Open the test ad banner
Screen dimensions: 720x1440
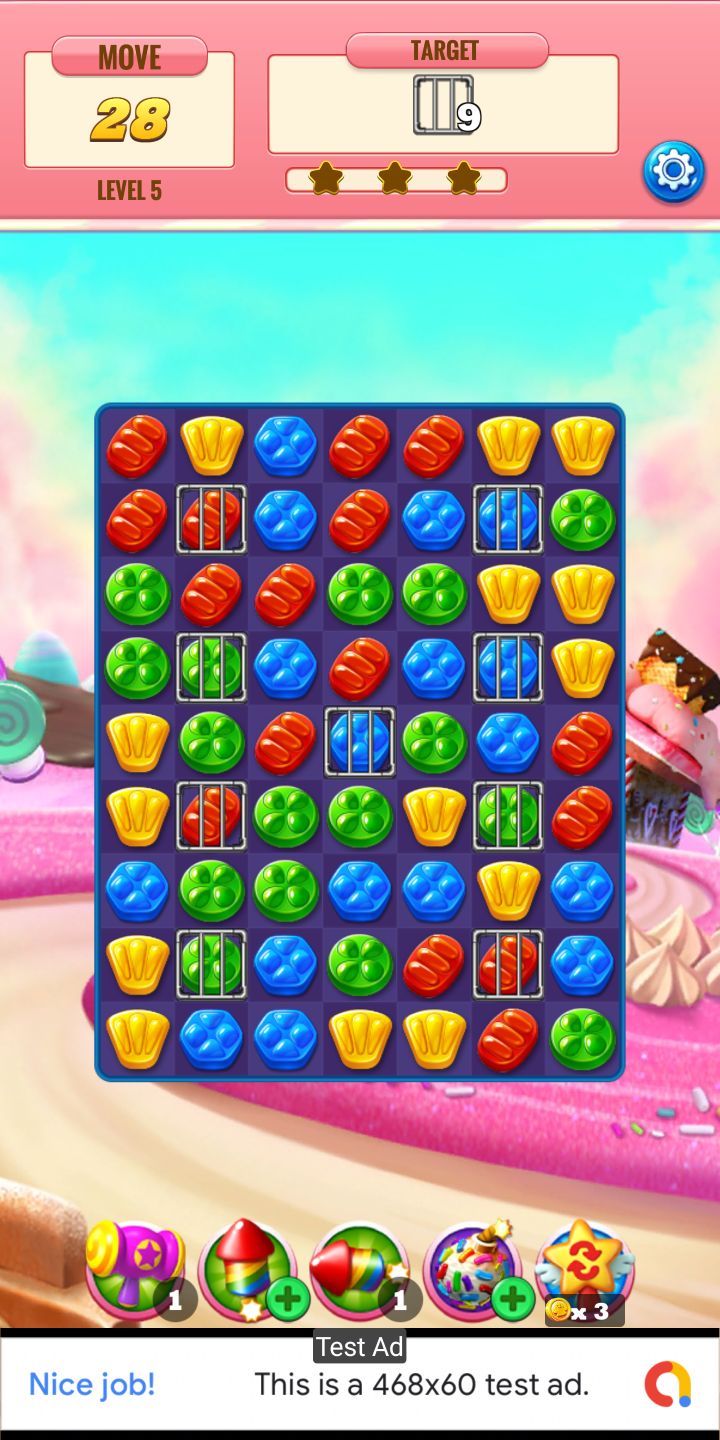click(x=360, y=1384)
